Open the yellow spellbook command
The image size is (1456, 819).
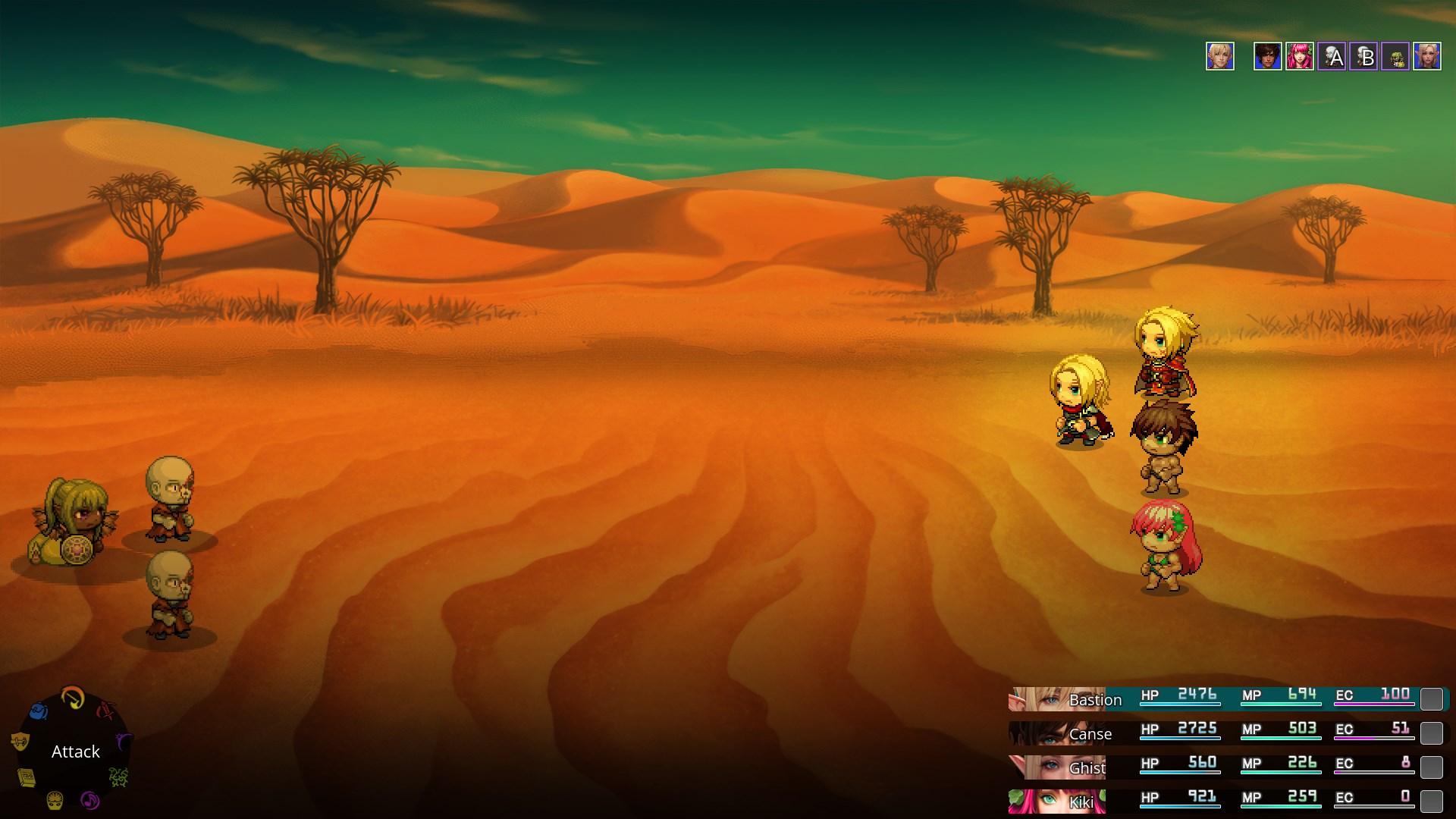(x=27, y=777)
